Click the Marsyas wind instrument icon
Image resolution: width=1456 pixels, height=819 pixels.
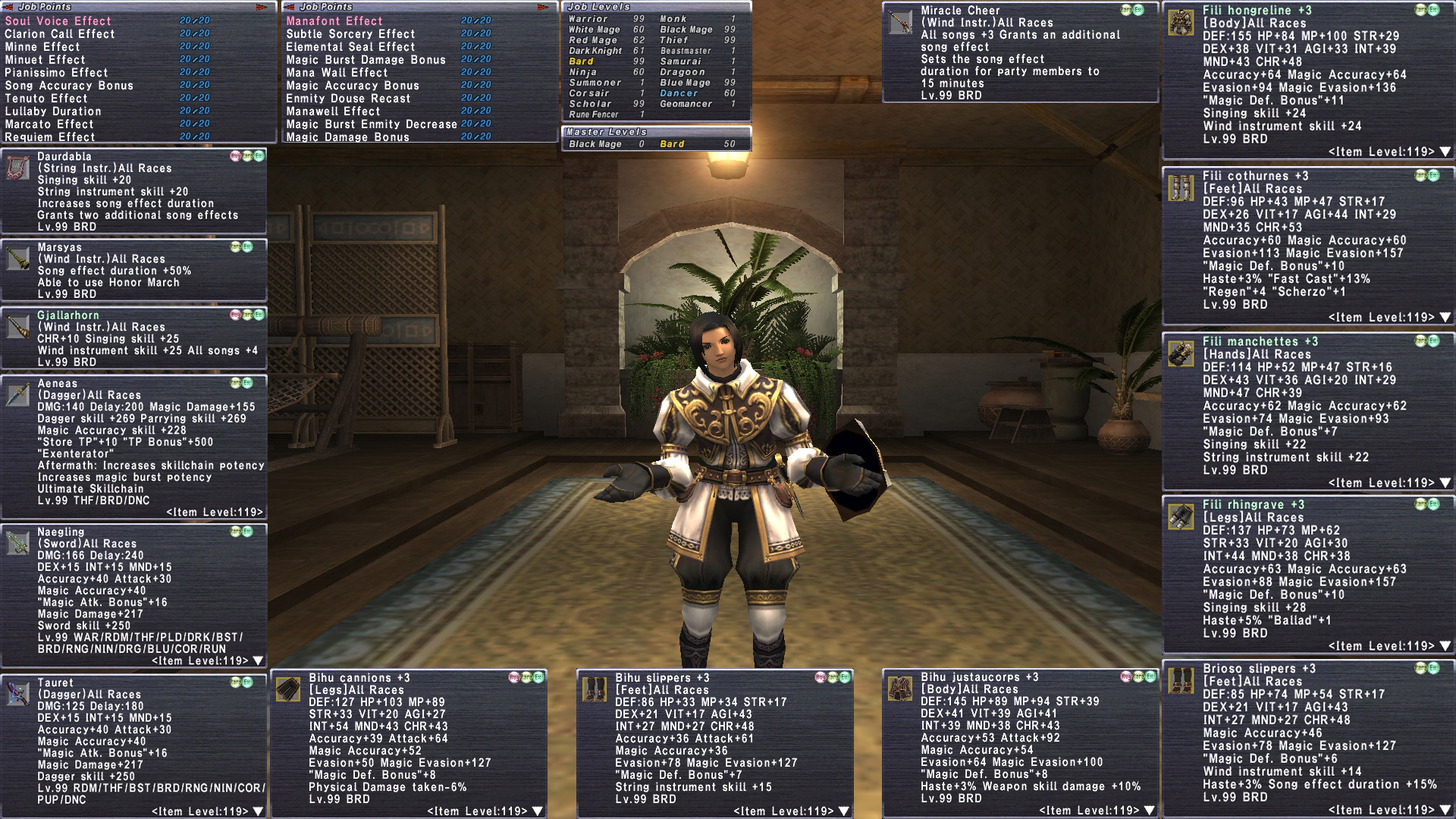pos(18,259)
